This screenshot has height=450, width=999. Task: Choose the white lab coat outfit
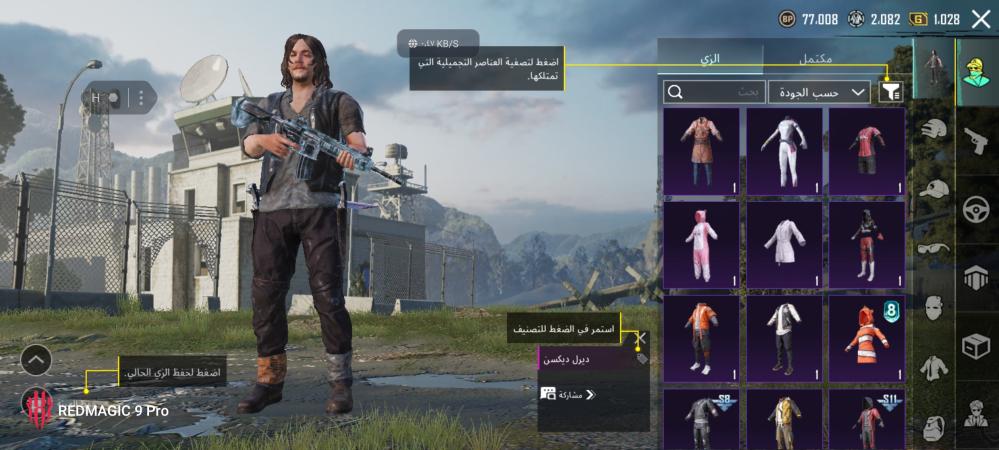tap(784, 244)
